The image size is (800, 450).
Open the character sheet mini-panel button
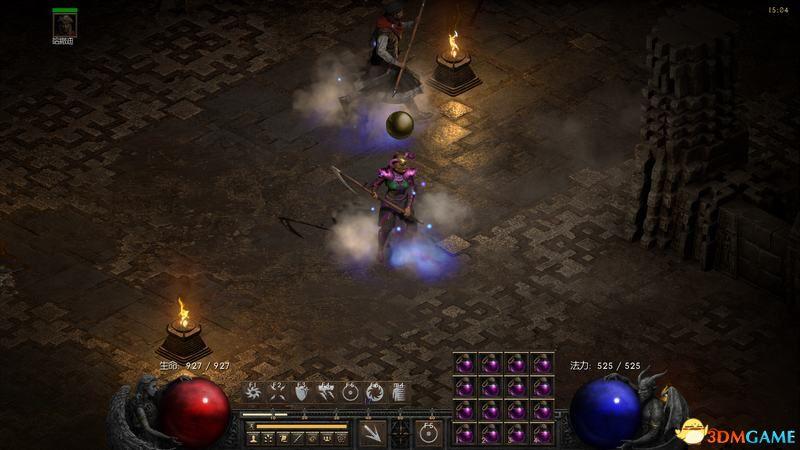point(255,438)
